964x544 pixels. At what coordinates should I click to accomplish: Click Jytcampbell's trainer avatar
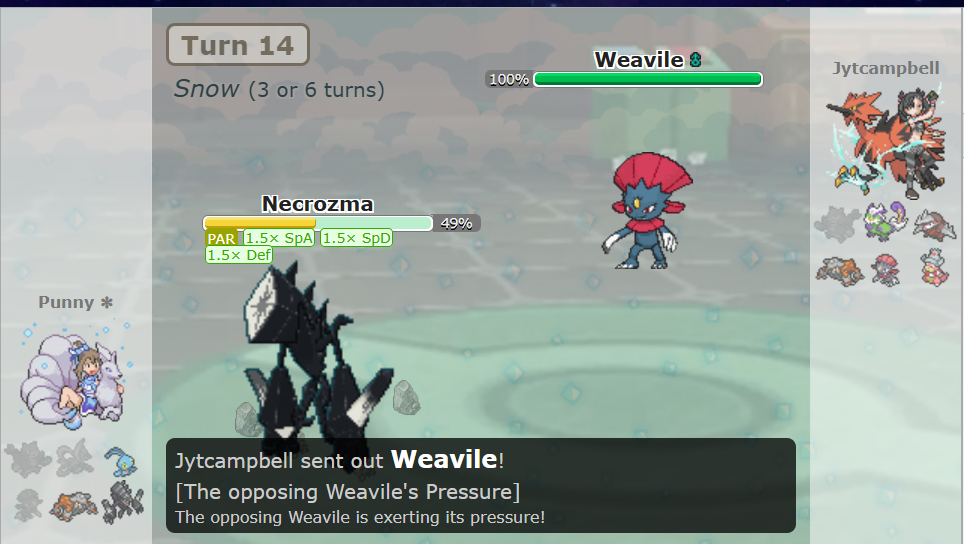click(x=886, y=141)
